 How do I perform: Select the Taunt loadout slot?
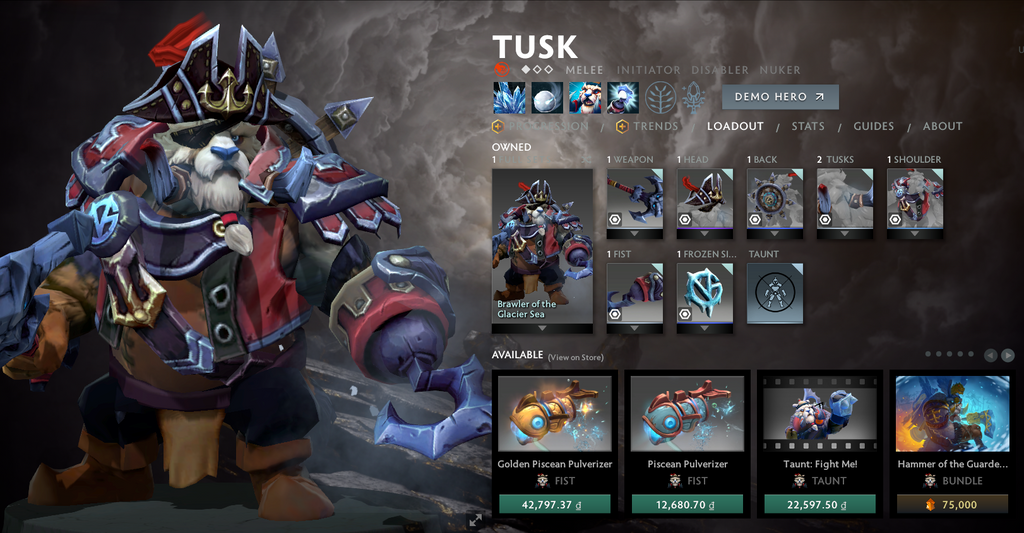(775, 293)
